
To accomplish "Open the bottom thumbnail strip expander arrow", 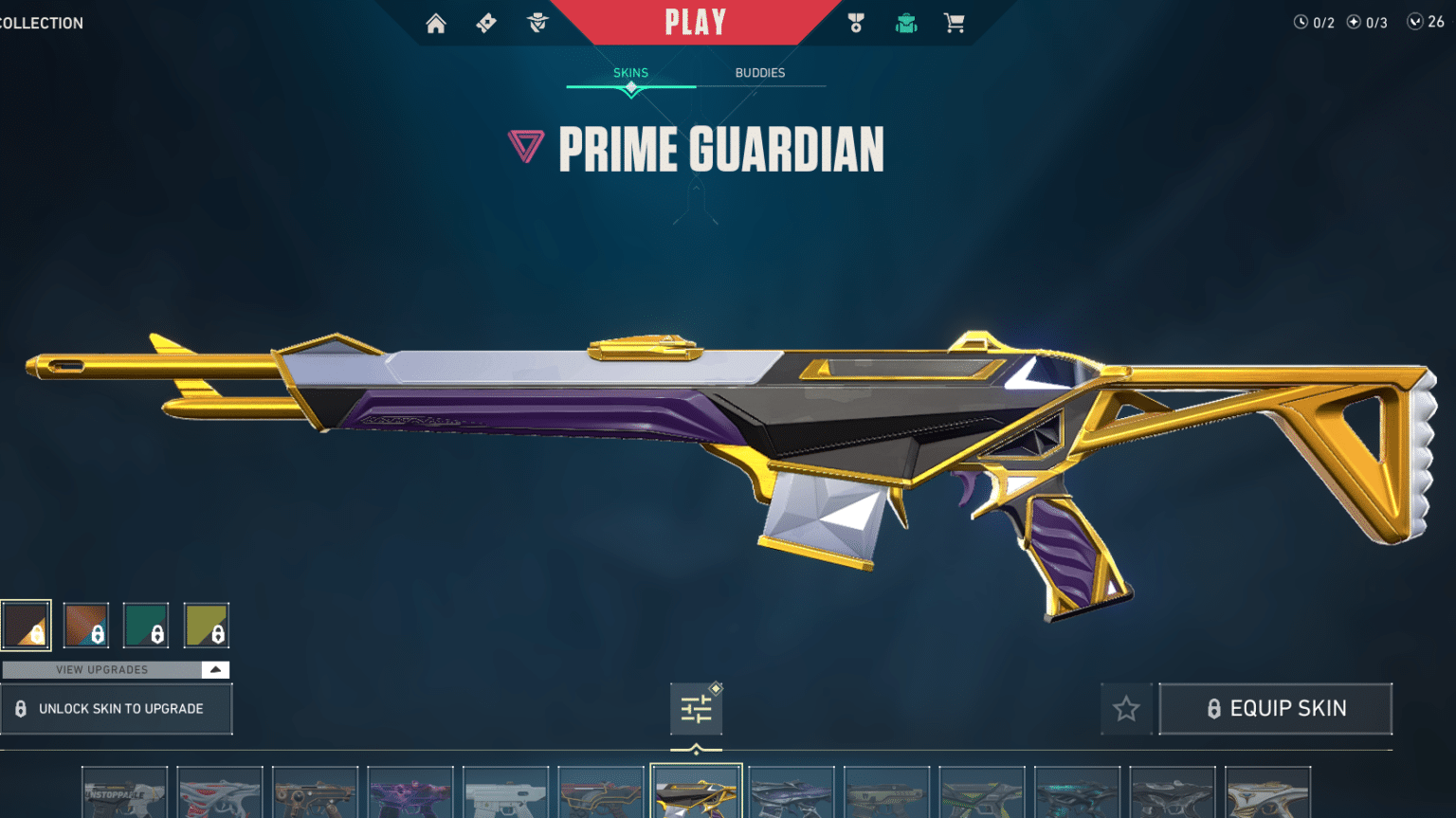I will pos(699,748).
